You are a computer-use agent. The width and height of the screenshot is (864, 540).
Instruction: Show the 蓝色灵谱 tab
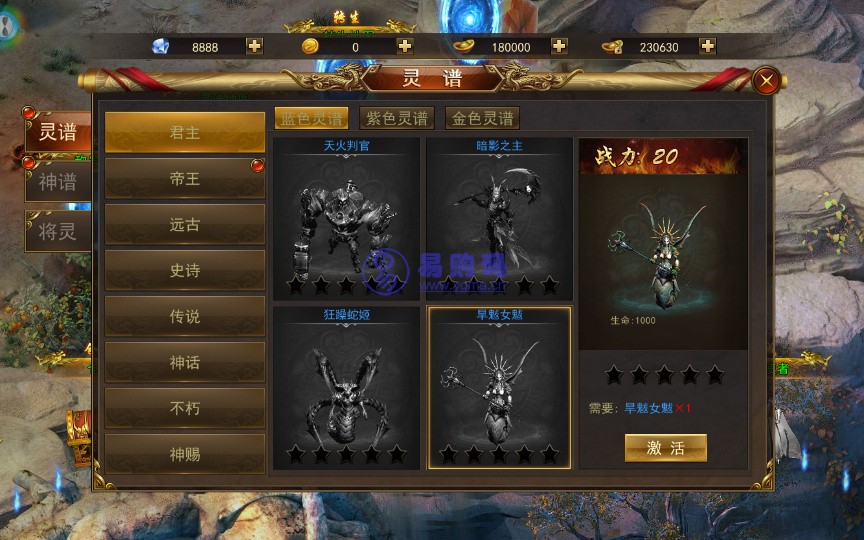[x=312, y=118]
